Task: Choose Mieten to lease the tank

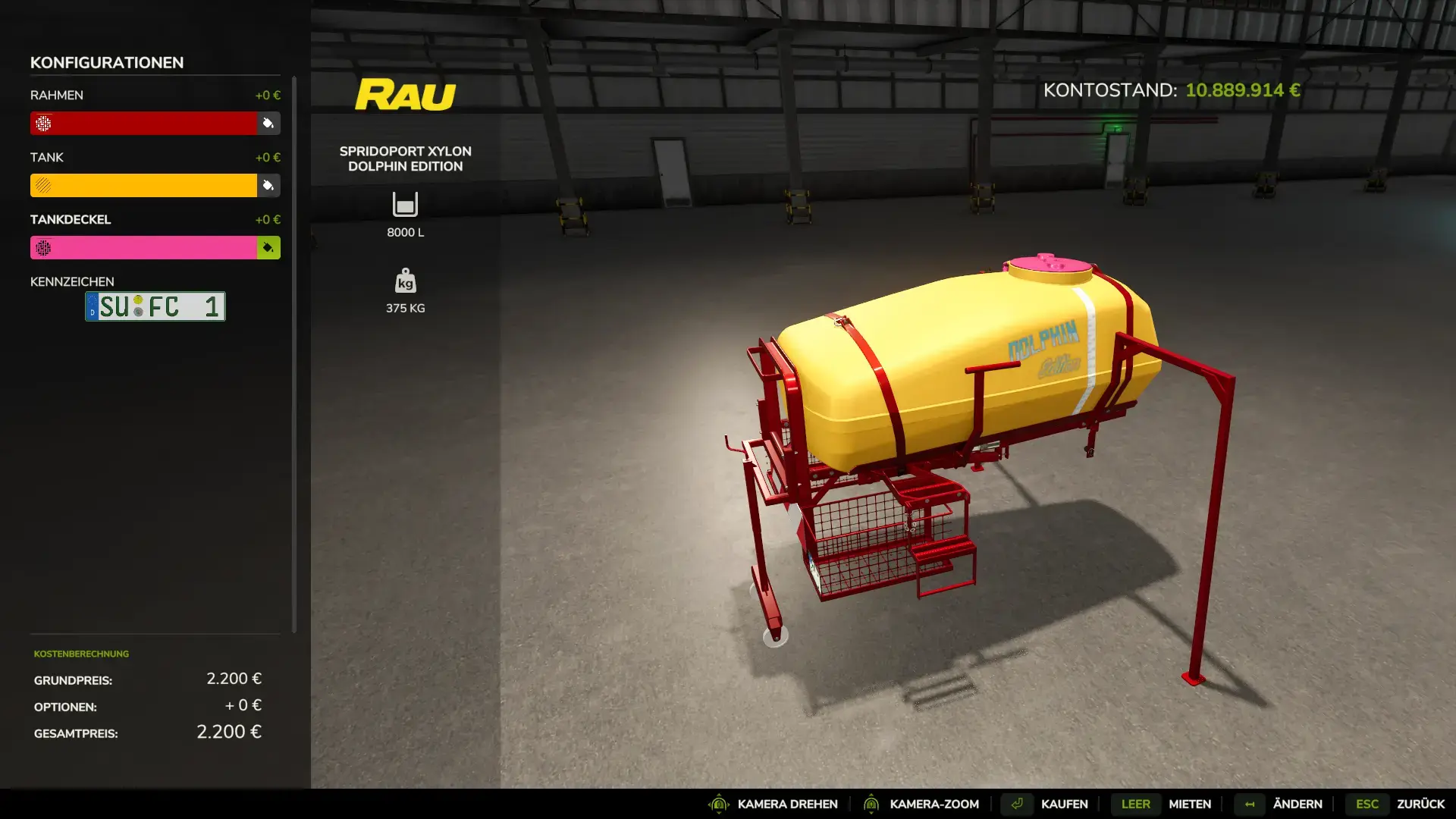Action: [1189, 804]
